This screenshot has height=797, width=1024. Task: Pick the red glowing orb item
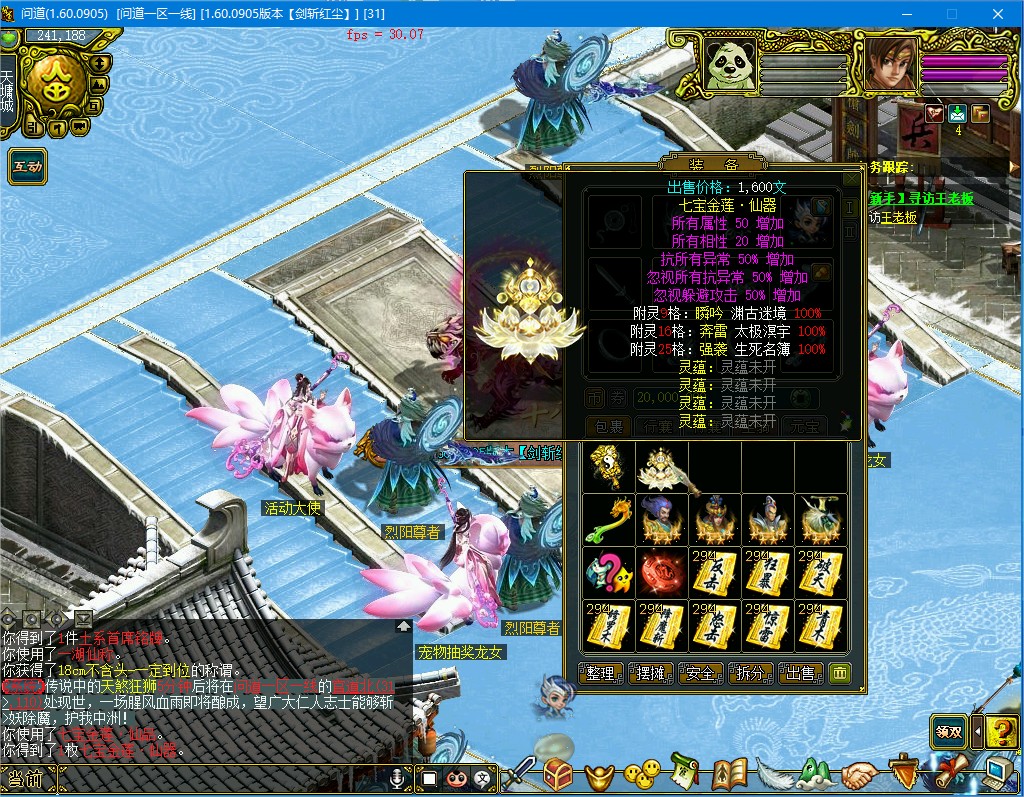coord(662,572)
